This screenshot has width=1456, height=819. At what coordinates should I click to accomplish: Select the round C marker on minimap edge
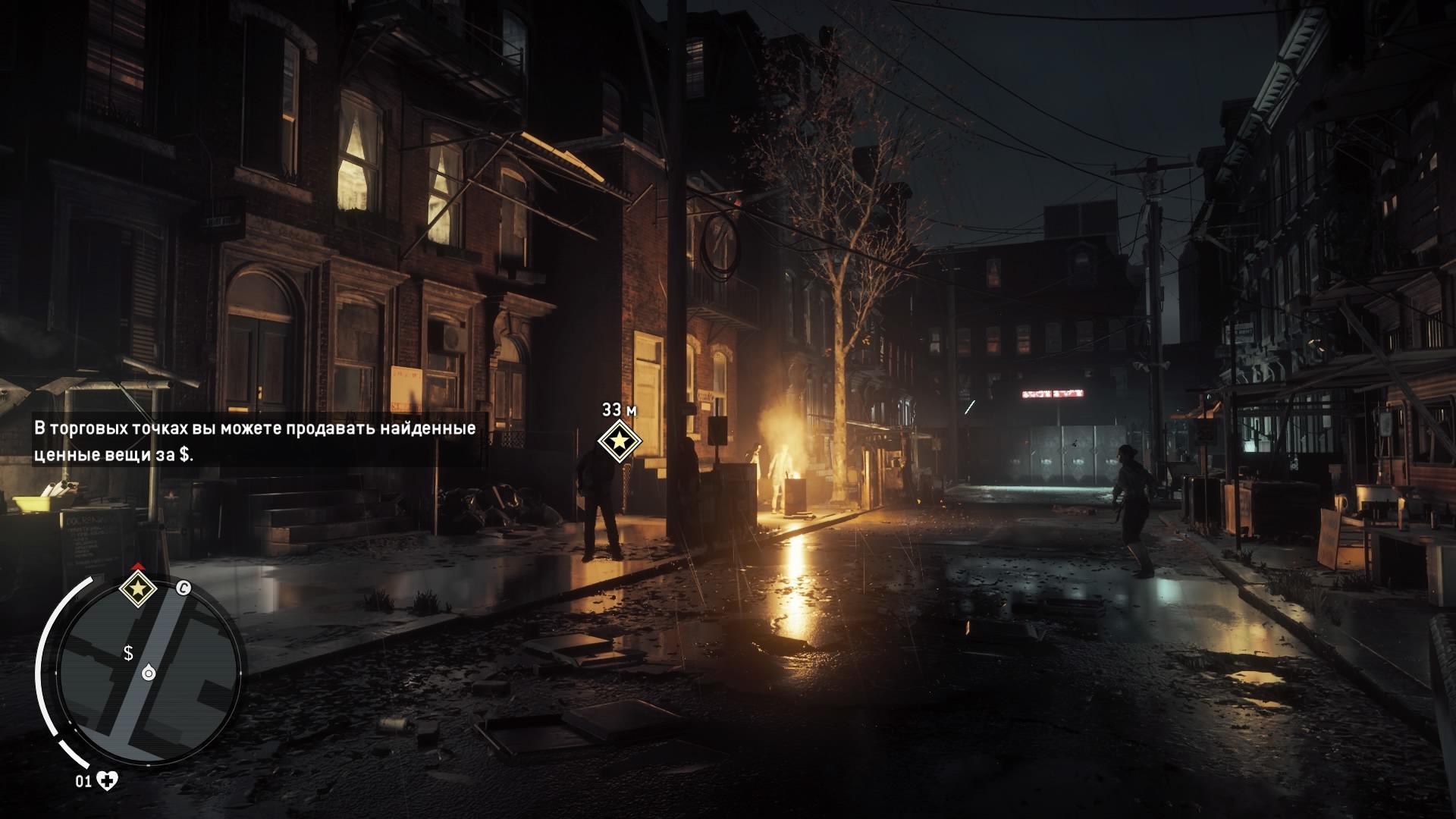click(183, 588)
